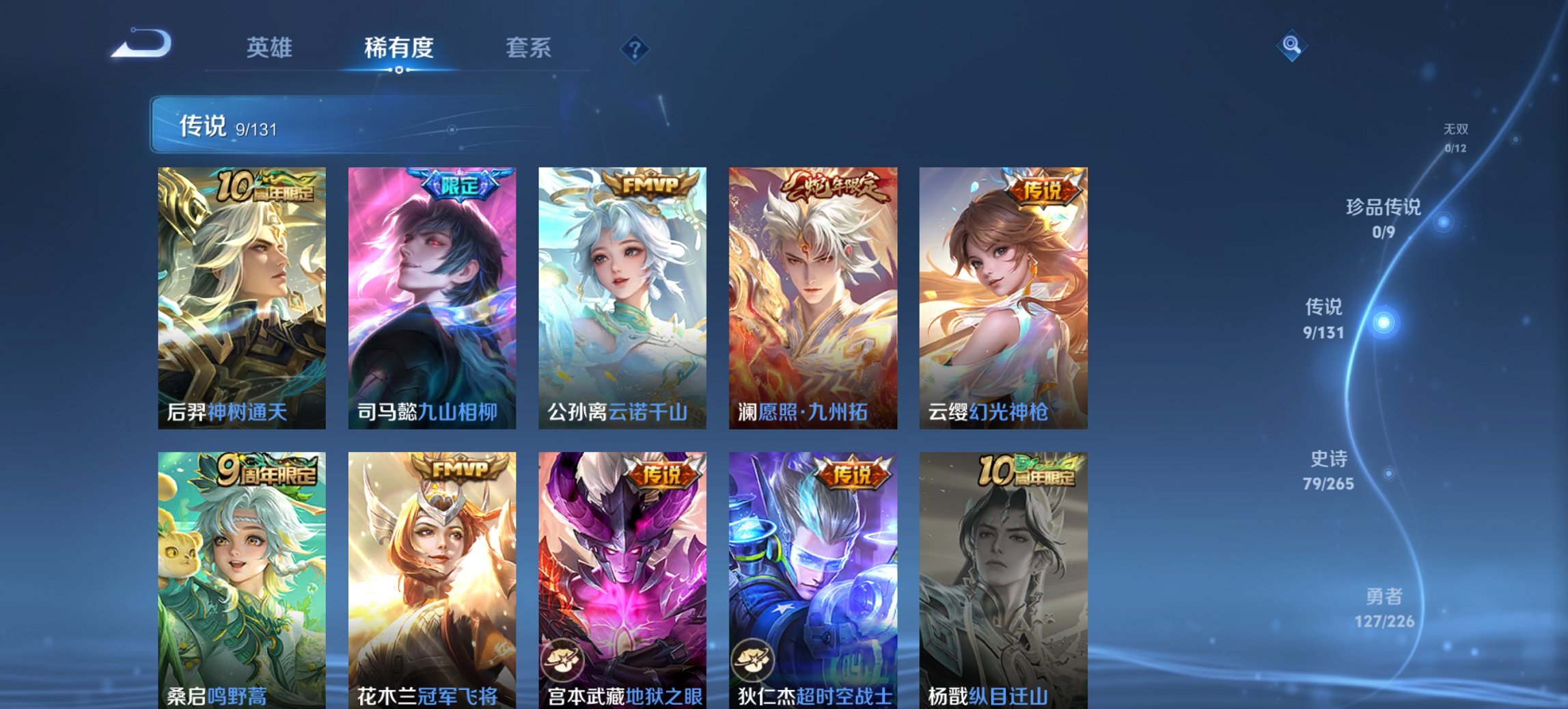1568x709 pixels.
Task: Click the question mark help icon
Action: click(x=635, y=48)
